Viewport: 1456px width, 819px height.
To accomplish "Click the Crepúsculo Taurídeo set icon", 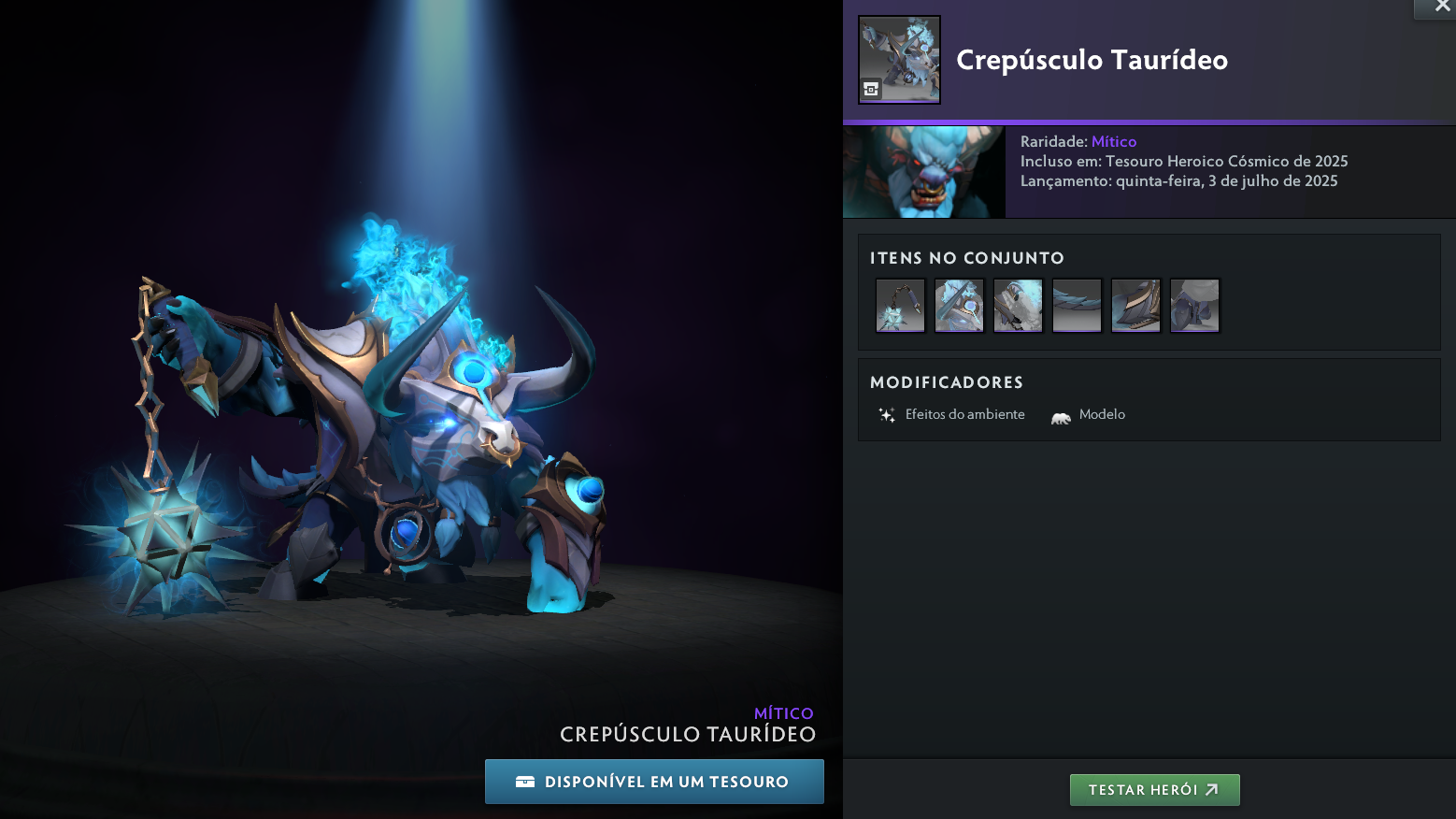I will click(899, 60).
